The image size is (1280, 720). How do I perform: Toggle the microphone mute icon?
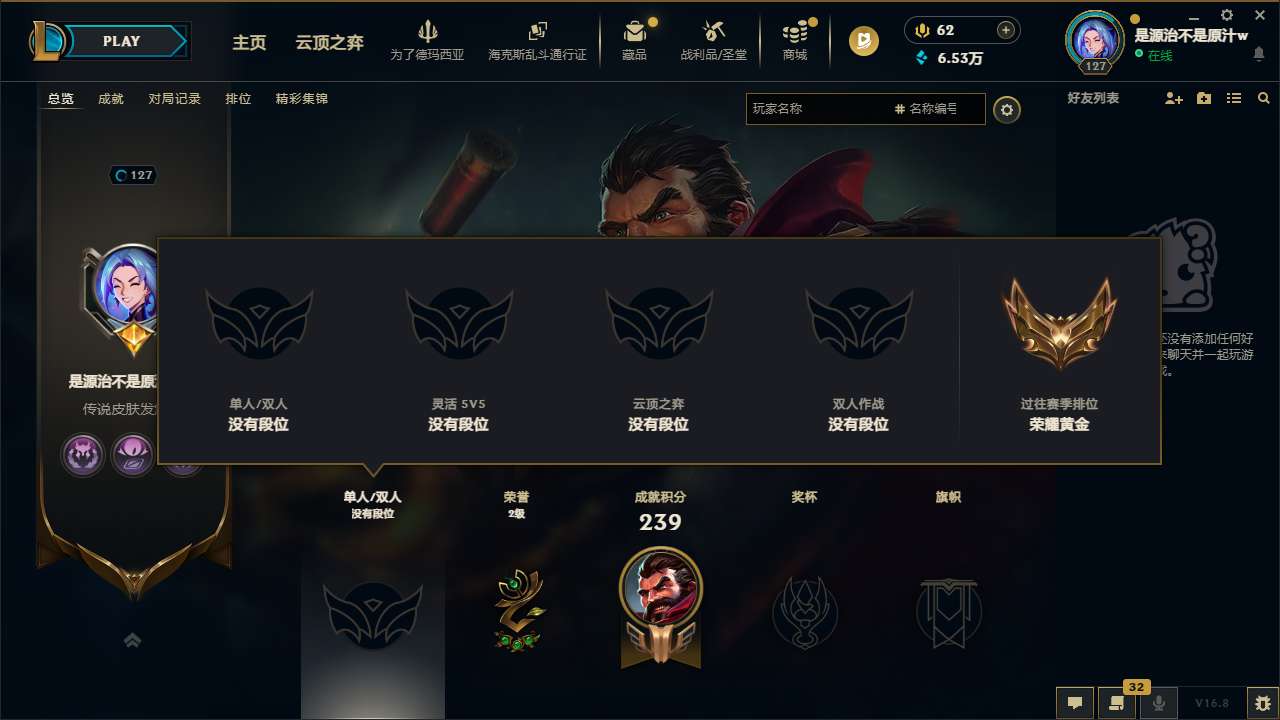point(1158,703)
